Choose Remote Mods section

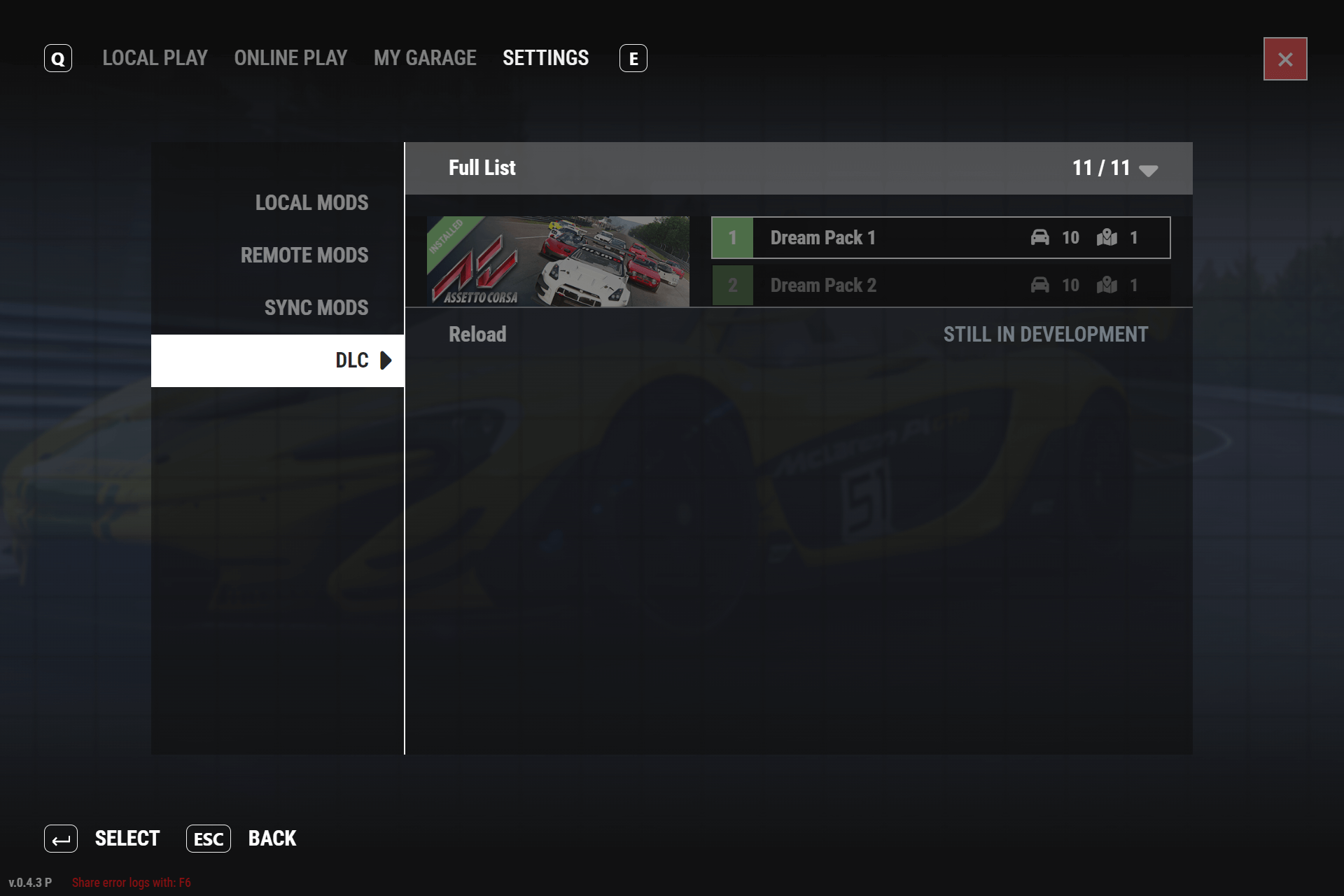coord(304,255)
